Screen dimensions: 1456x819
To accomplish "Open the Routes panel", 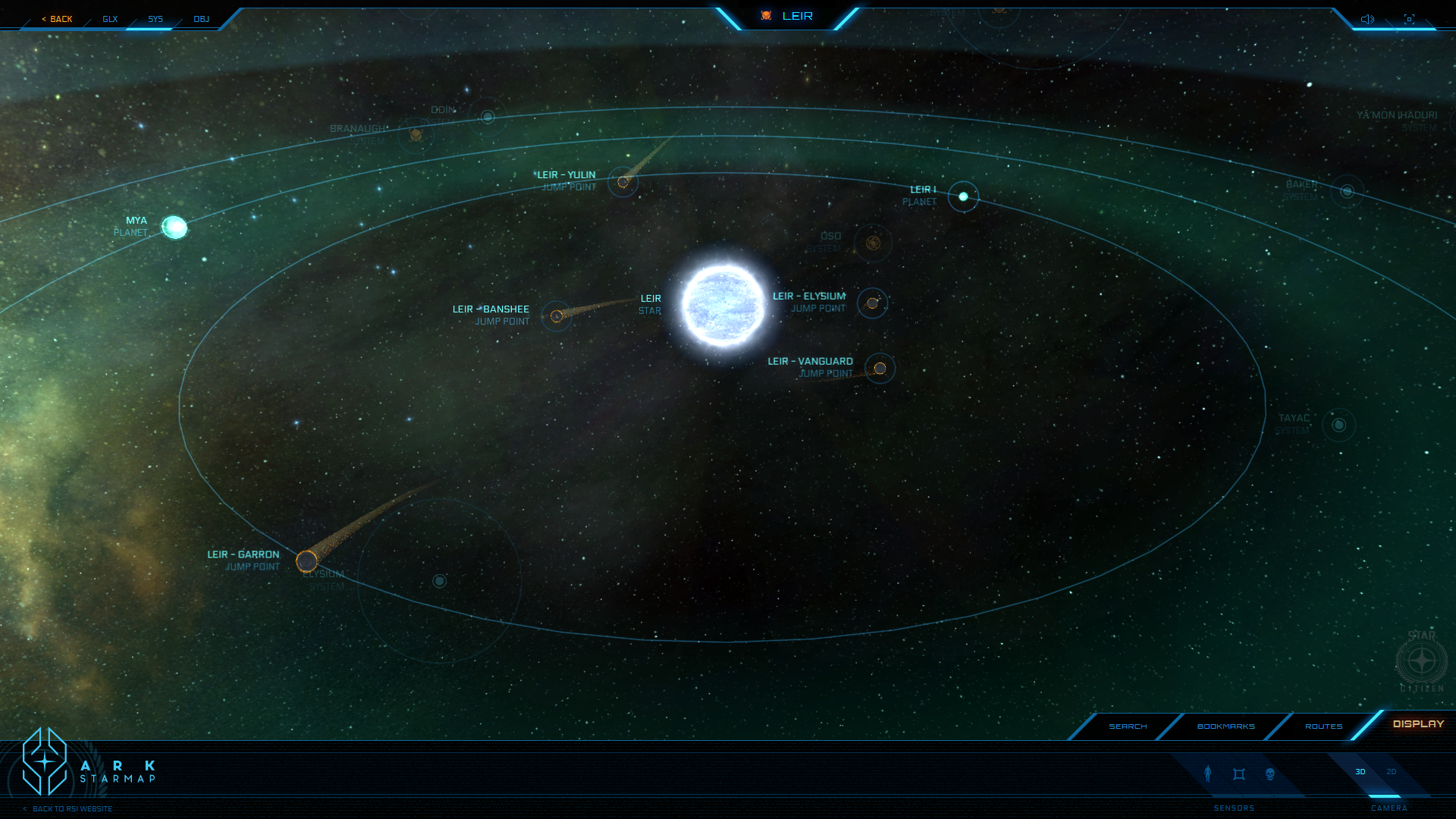I will [1323, 726].
